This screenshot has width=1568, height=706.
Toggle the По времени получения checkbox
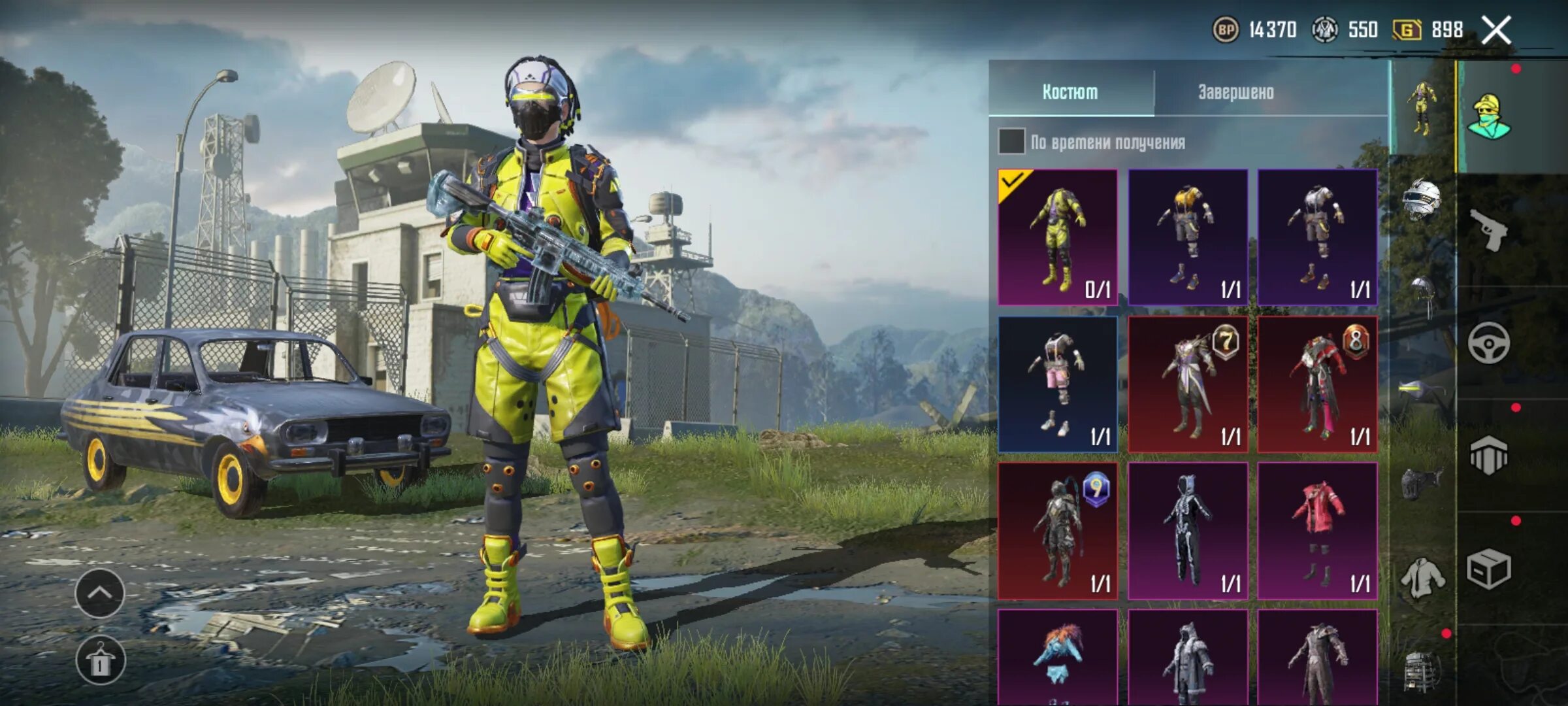[x=1011, y=142]
